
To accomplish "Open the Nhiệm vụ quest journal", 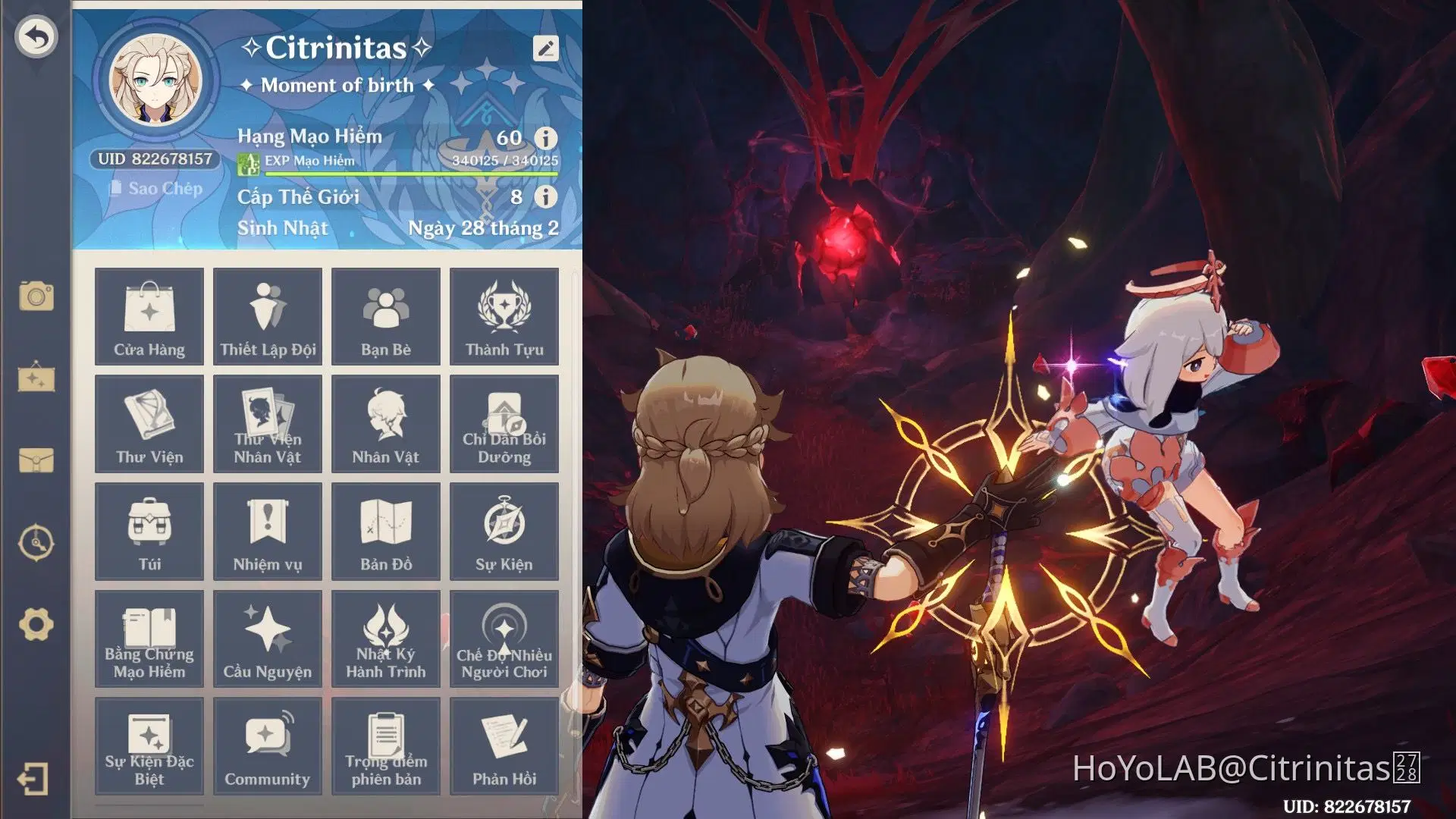I will click(268, 531).
